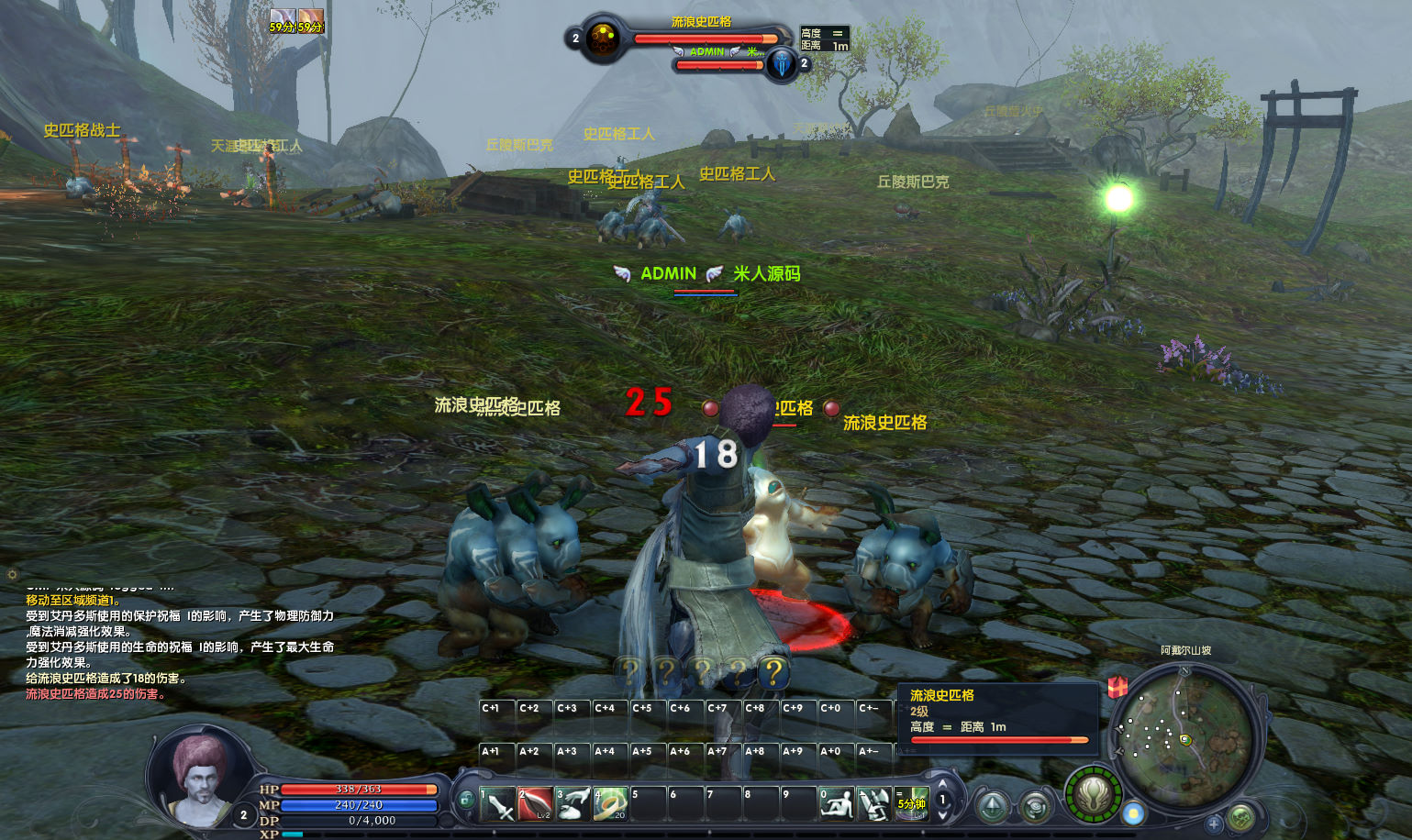This screenshot has height=840, width=1412.
Task: Activate the hand and pouch loot skill
Action: pyautogui.click(x=573, y=804)
